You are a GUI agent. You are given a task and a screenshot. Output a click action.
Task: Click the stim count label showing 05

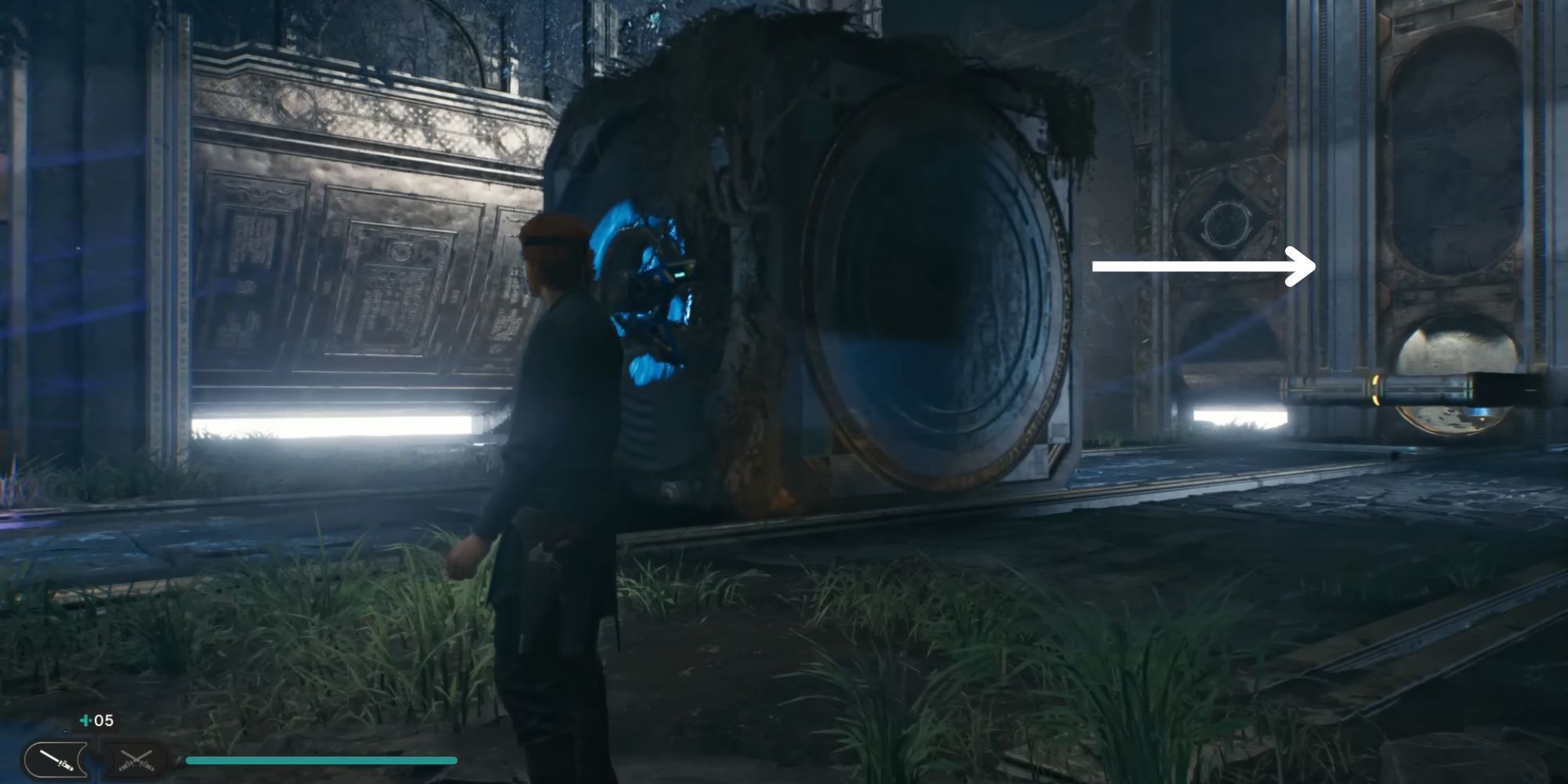pyautogui.click(x=103, y=719)
